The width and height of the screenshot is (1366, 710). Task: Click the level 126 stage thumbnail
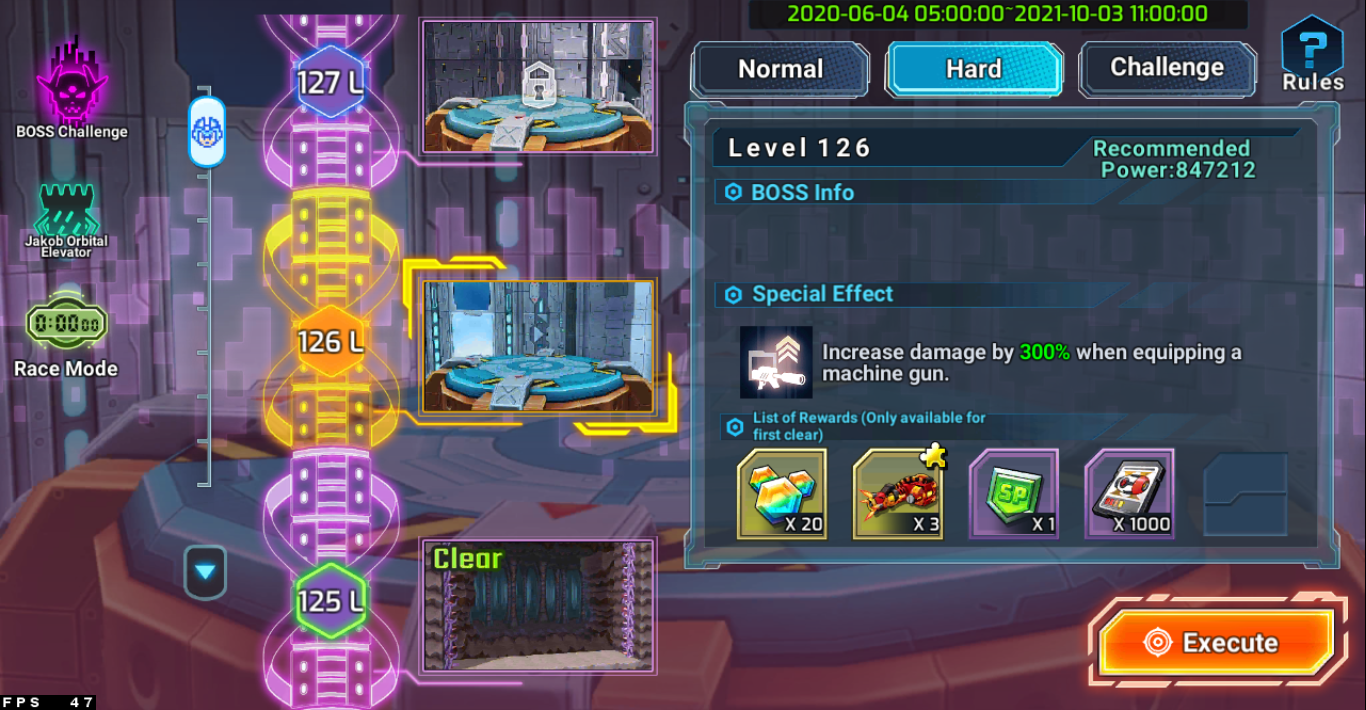coord(538,346)
